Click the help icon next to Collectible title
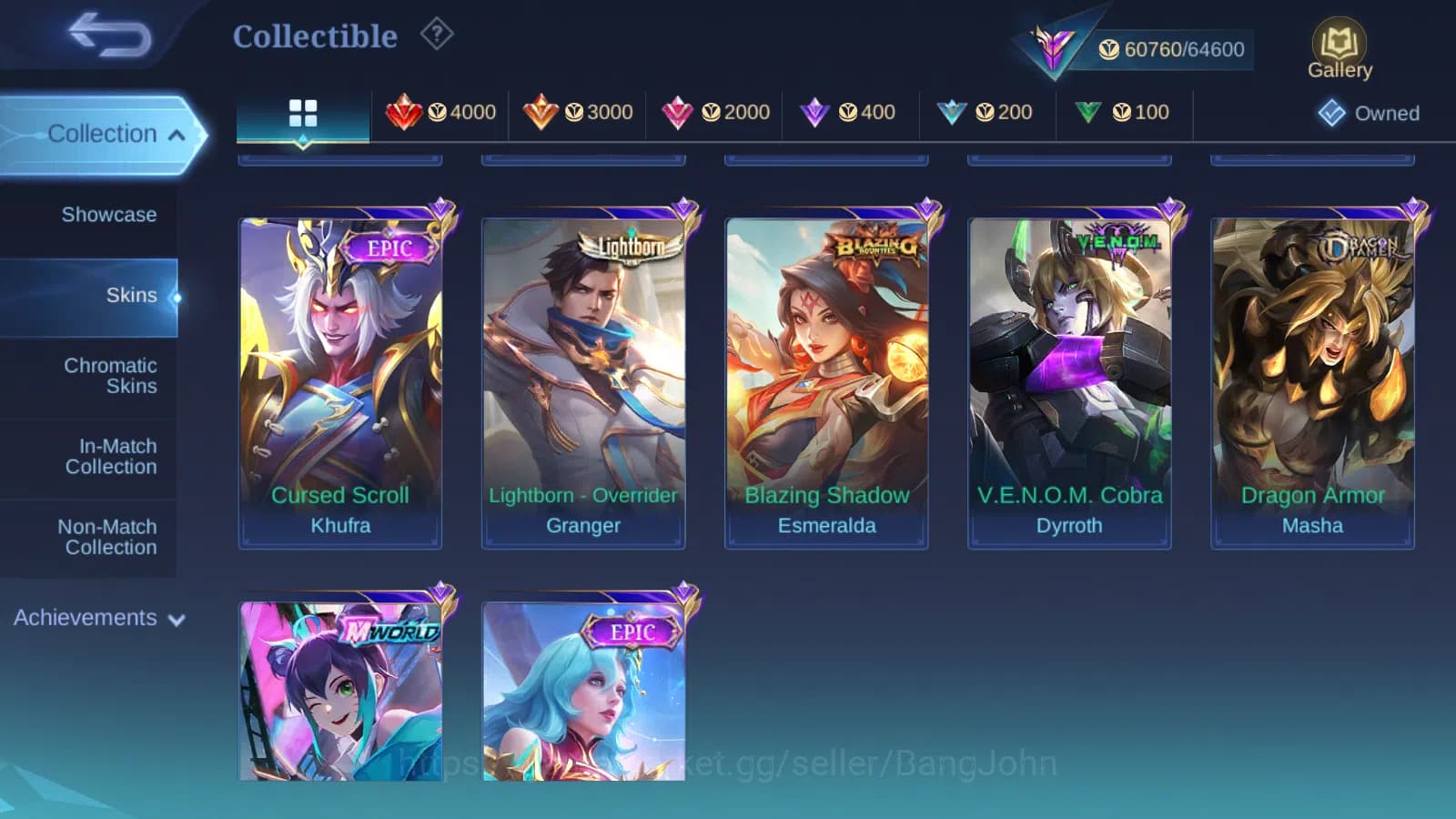 click(x=438, y=34)
